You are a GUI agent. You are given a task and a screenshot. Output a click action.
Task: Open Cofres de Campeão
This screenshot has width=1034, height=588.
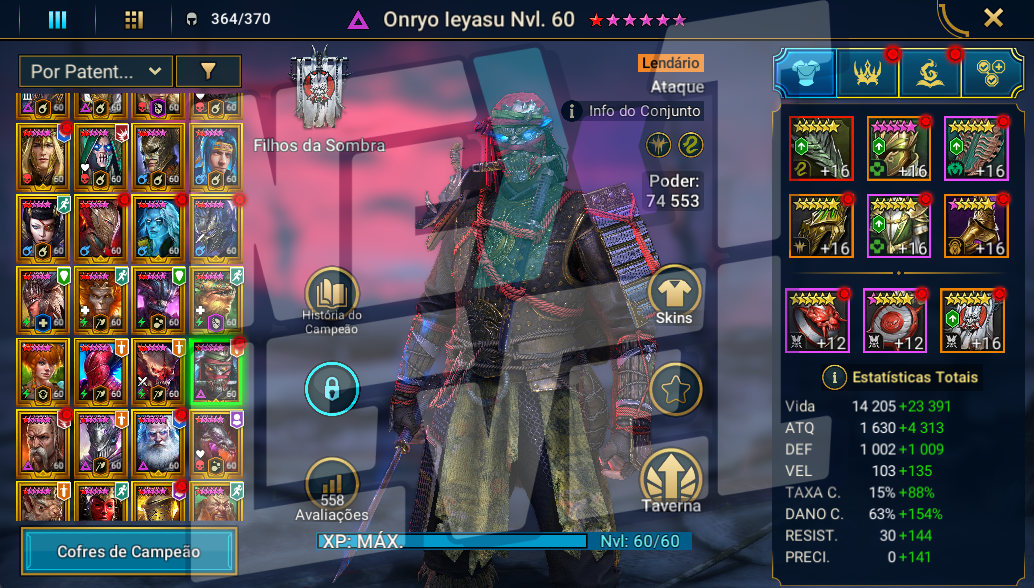[x=129, y=551]
